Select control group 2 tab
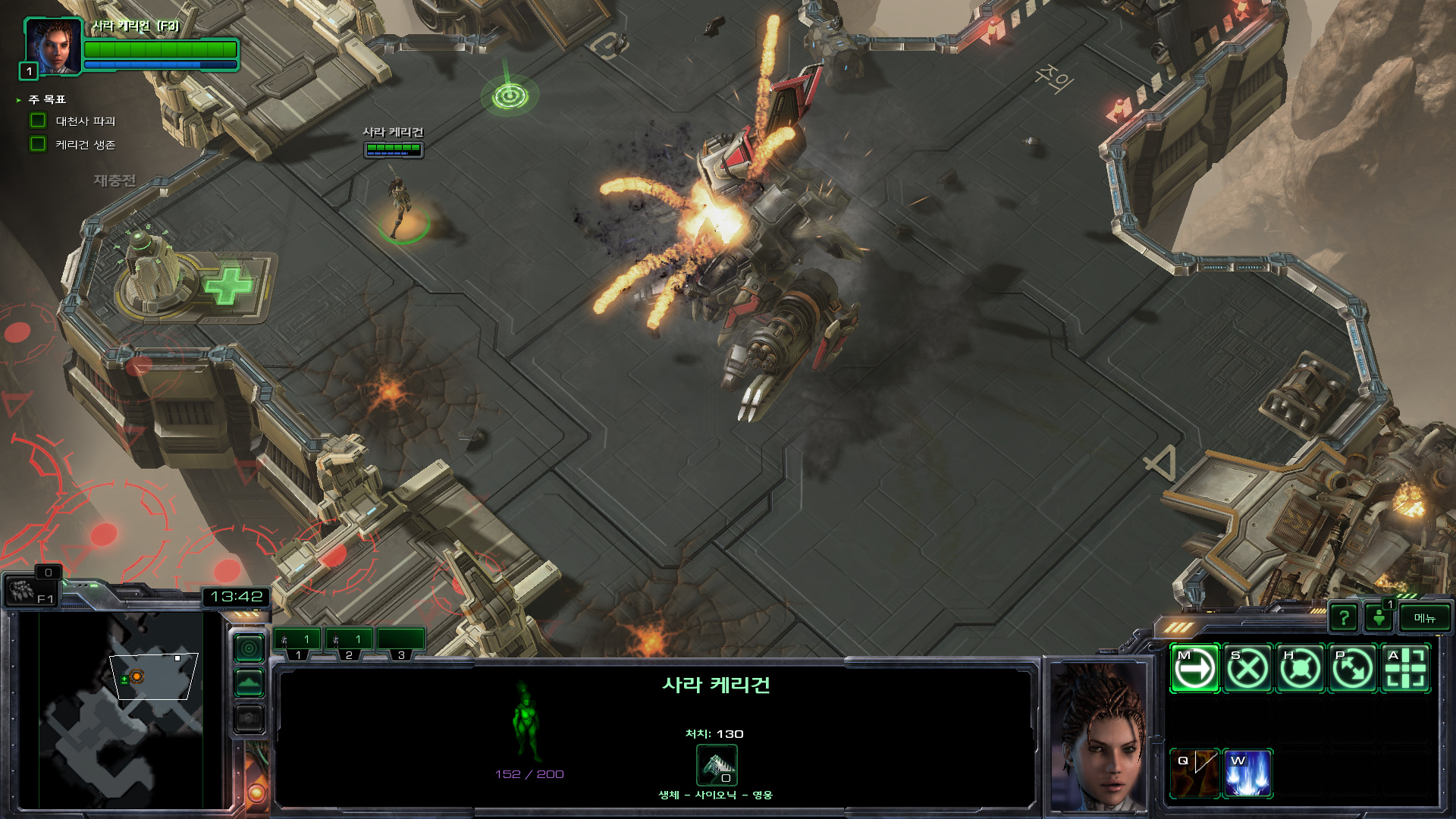 coord(349,642)
